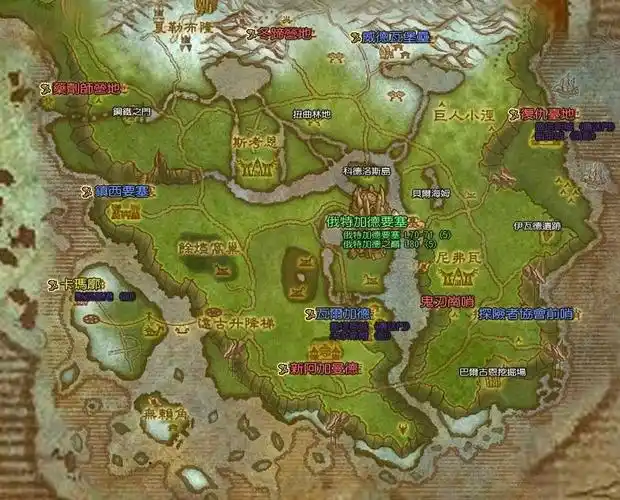Select the 探險者協會前哨 map label

click(524, 312)
